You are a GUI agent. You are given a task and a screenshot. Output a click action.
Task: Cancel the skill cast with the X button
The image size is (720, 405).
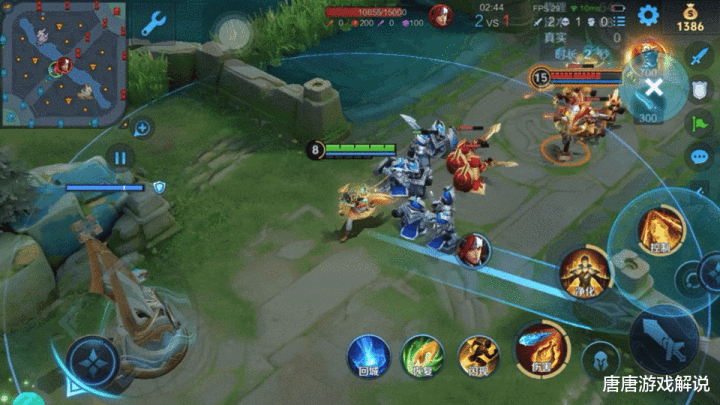point(653,87)
